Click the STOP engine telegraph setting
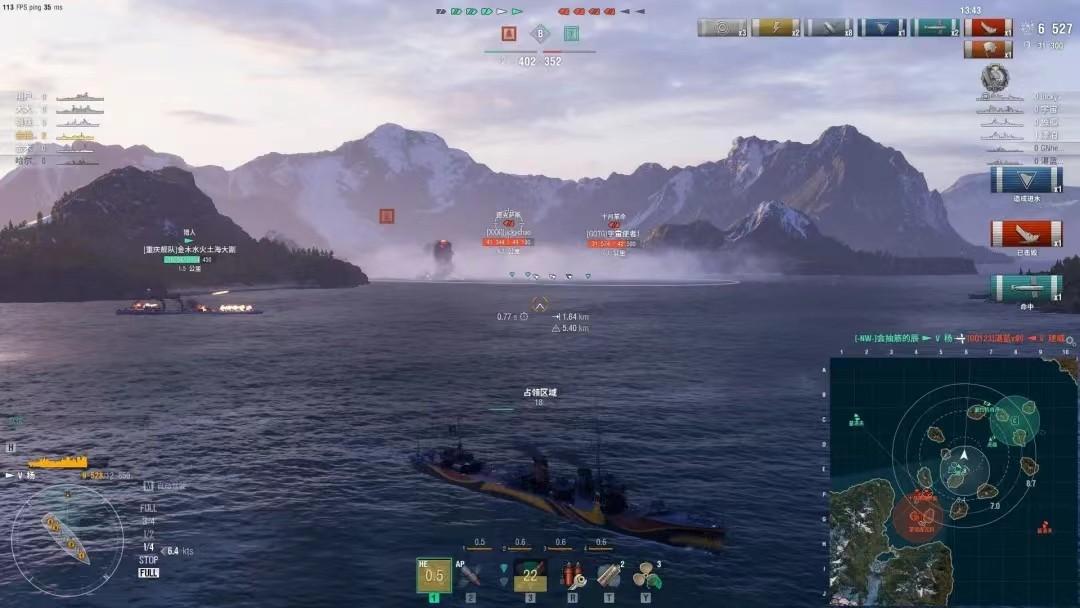 (148, 560)
